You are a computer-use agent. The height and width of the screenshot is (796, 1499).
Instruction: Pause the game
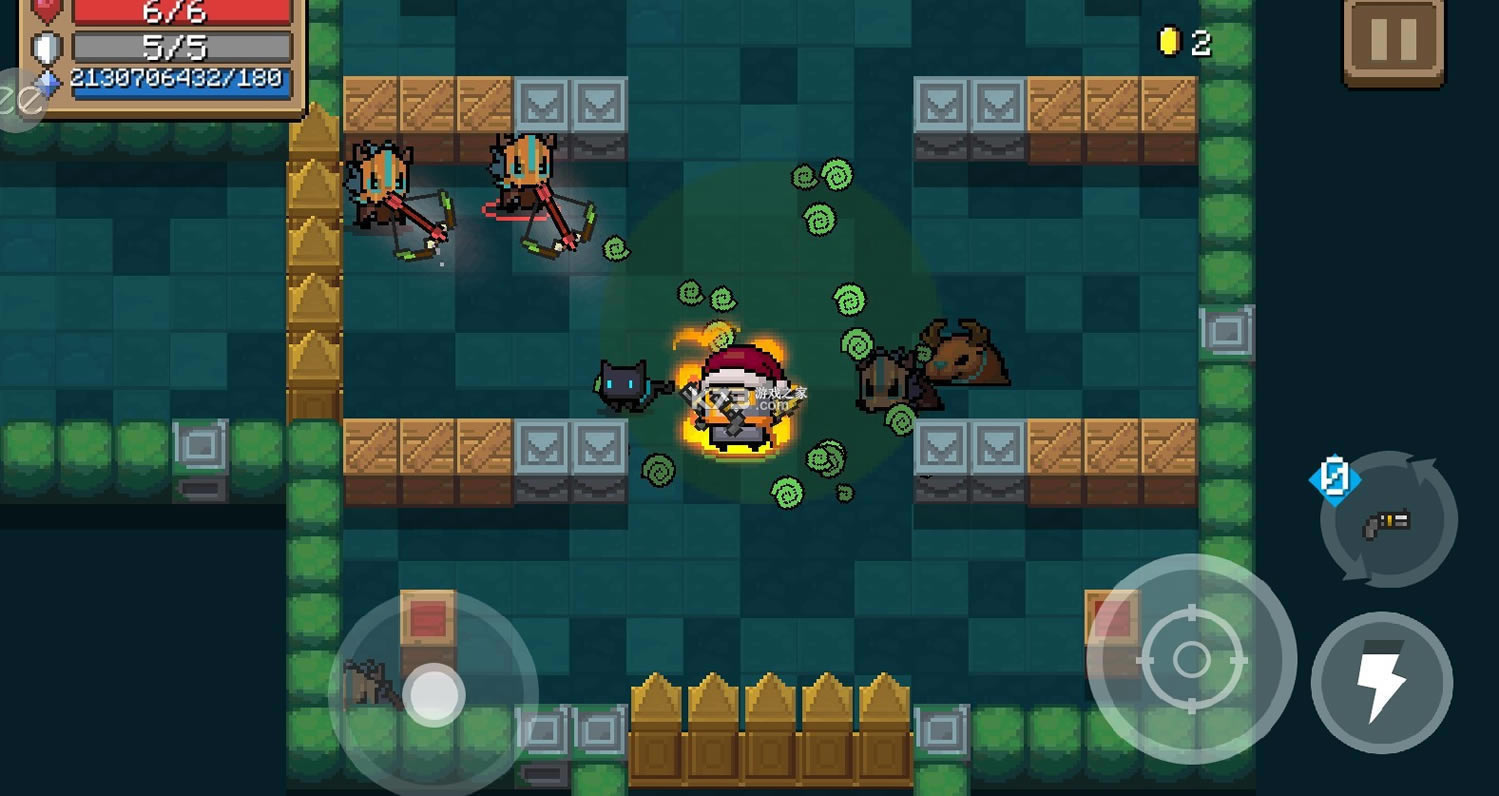pyautogui.click(x=1394, y=40)
